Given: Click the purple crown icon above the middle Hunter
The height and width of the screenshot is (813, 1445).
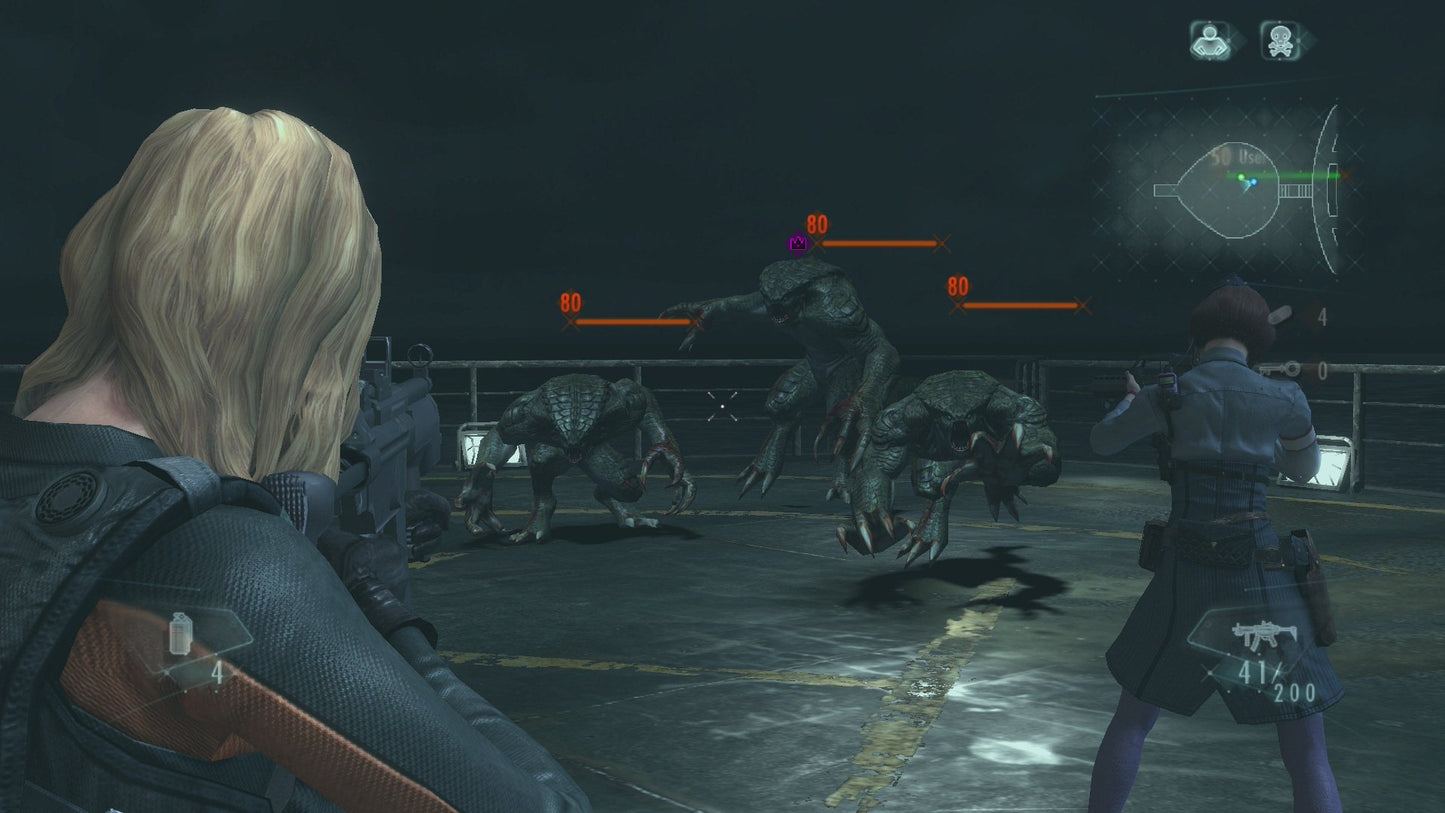Looking at the screenshot, I should (797, 242).
